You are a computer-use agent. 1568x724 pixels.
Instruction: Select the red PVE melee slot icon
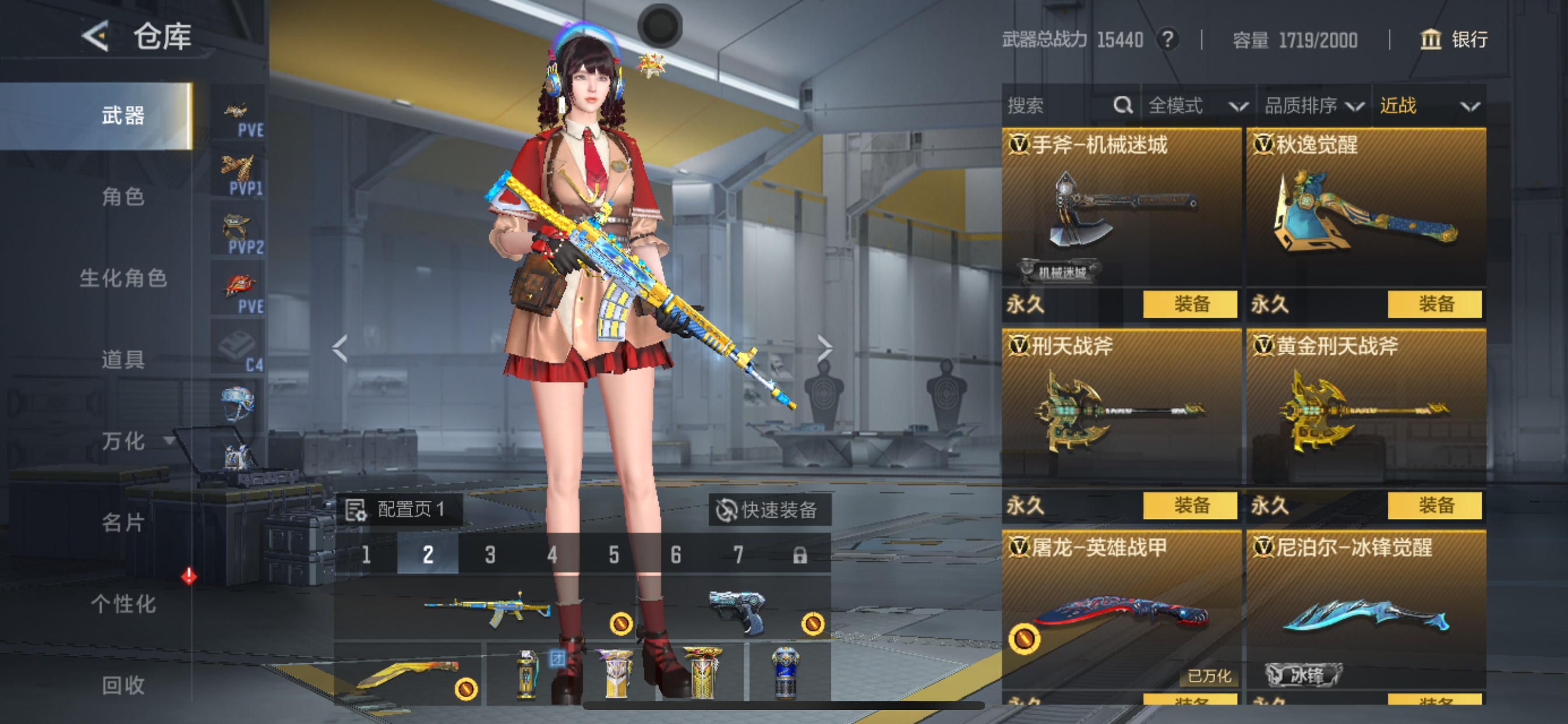pos(239,284)
